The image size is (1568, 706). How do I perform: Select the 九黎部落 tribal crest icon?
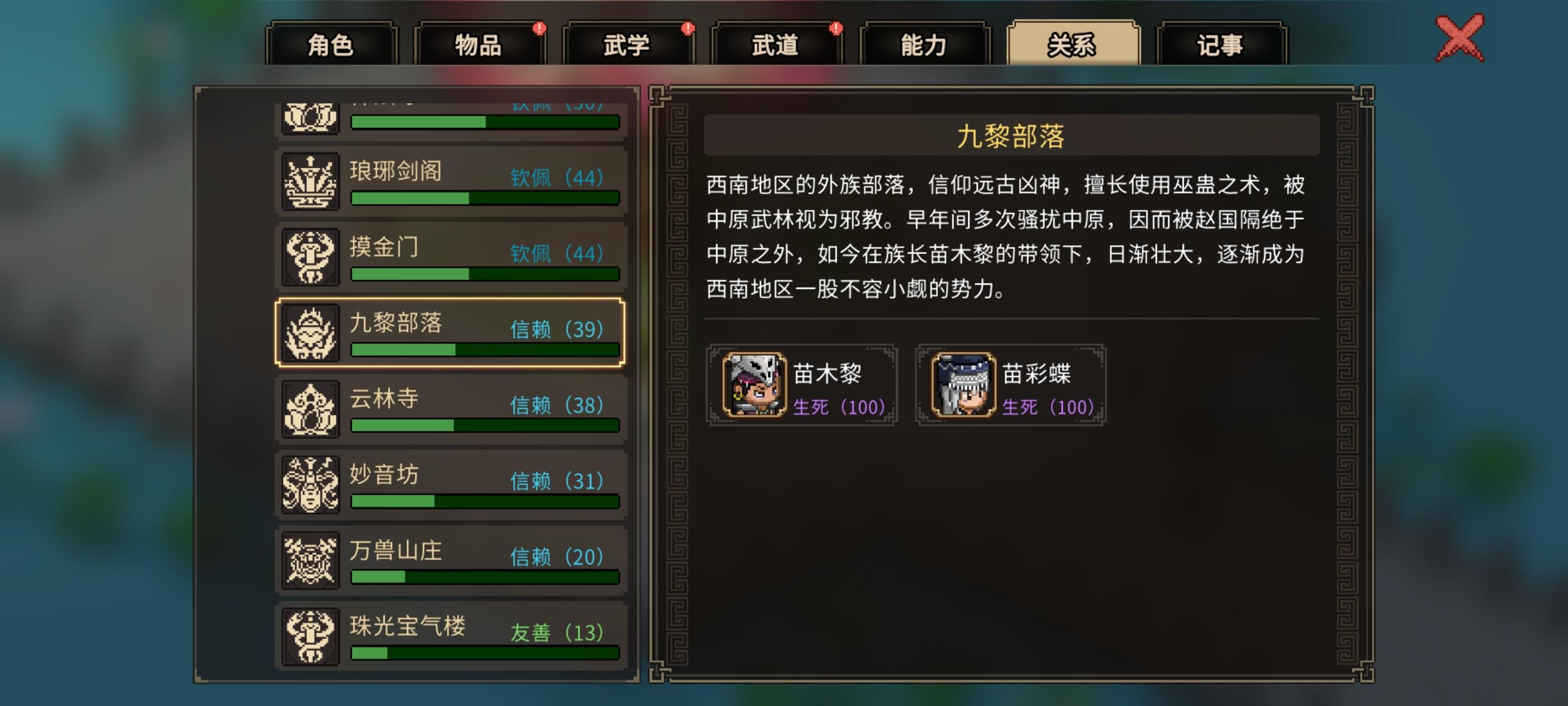(x=311, y=331)
